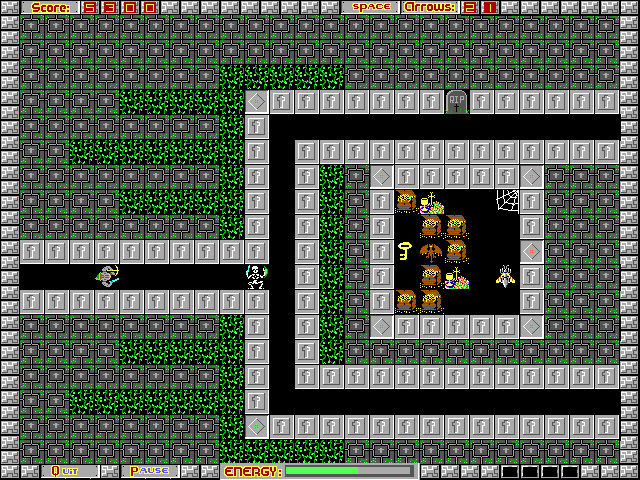Pause the game with the Pause button

(149, 471)
